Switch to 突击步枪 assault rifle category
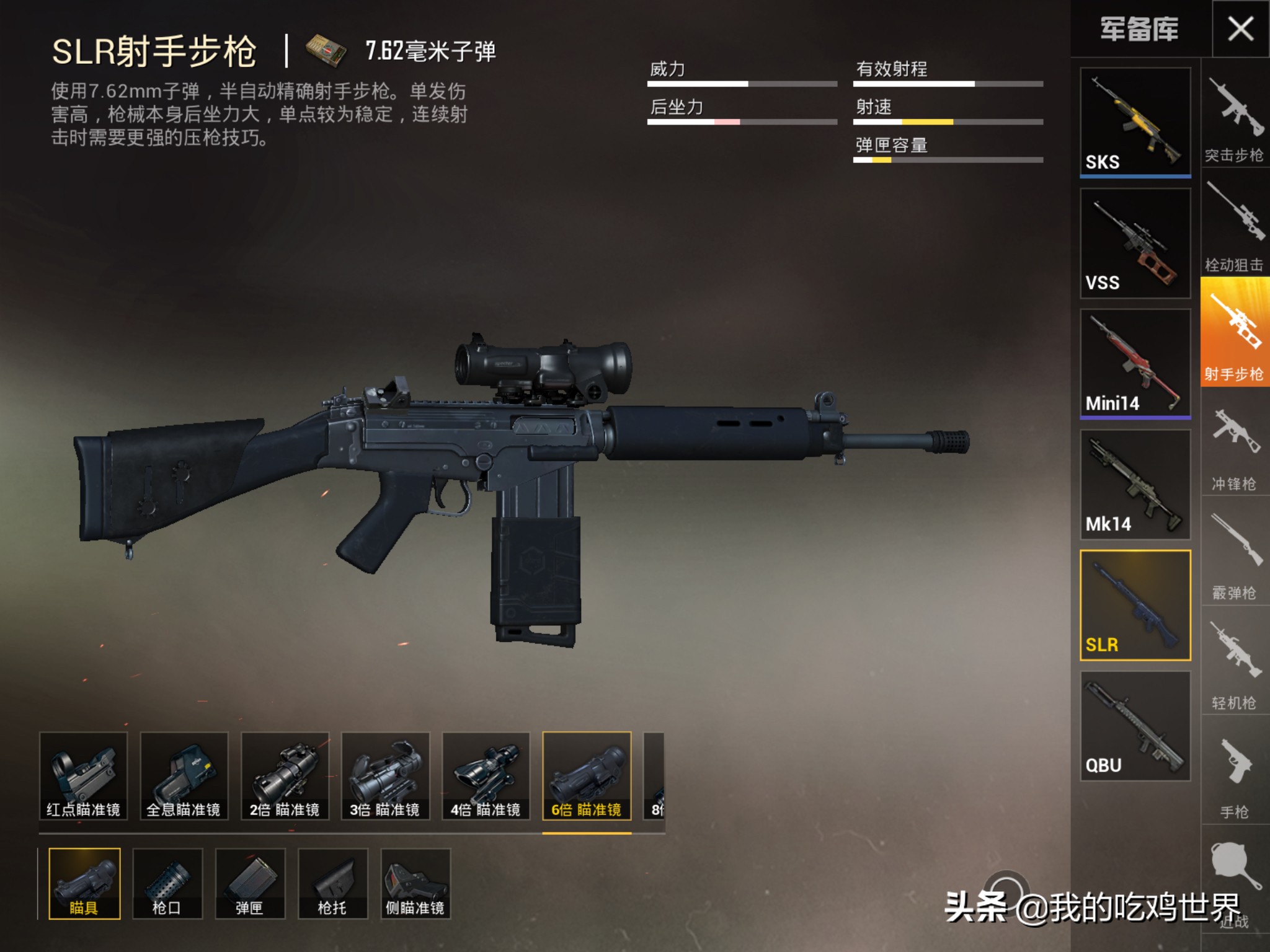 (x=1234, y=118)
